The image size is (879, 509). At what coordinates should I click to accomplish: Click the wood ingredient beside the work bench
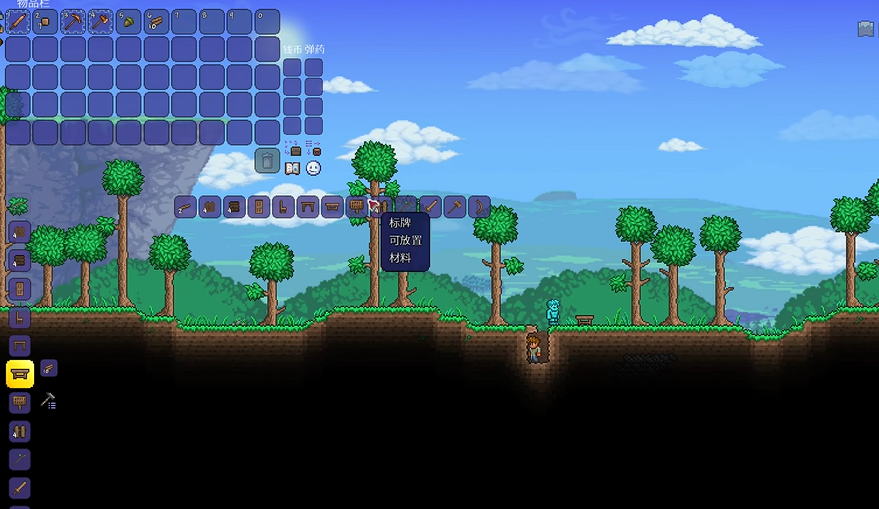49,369
